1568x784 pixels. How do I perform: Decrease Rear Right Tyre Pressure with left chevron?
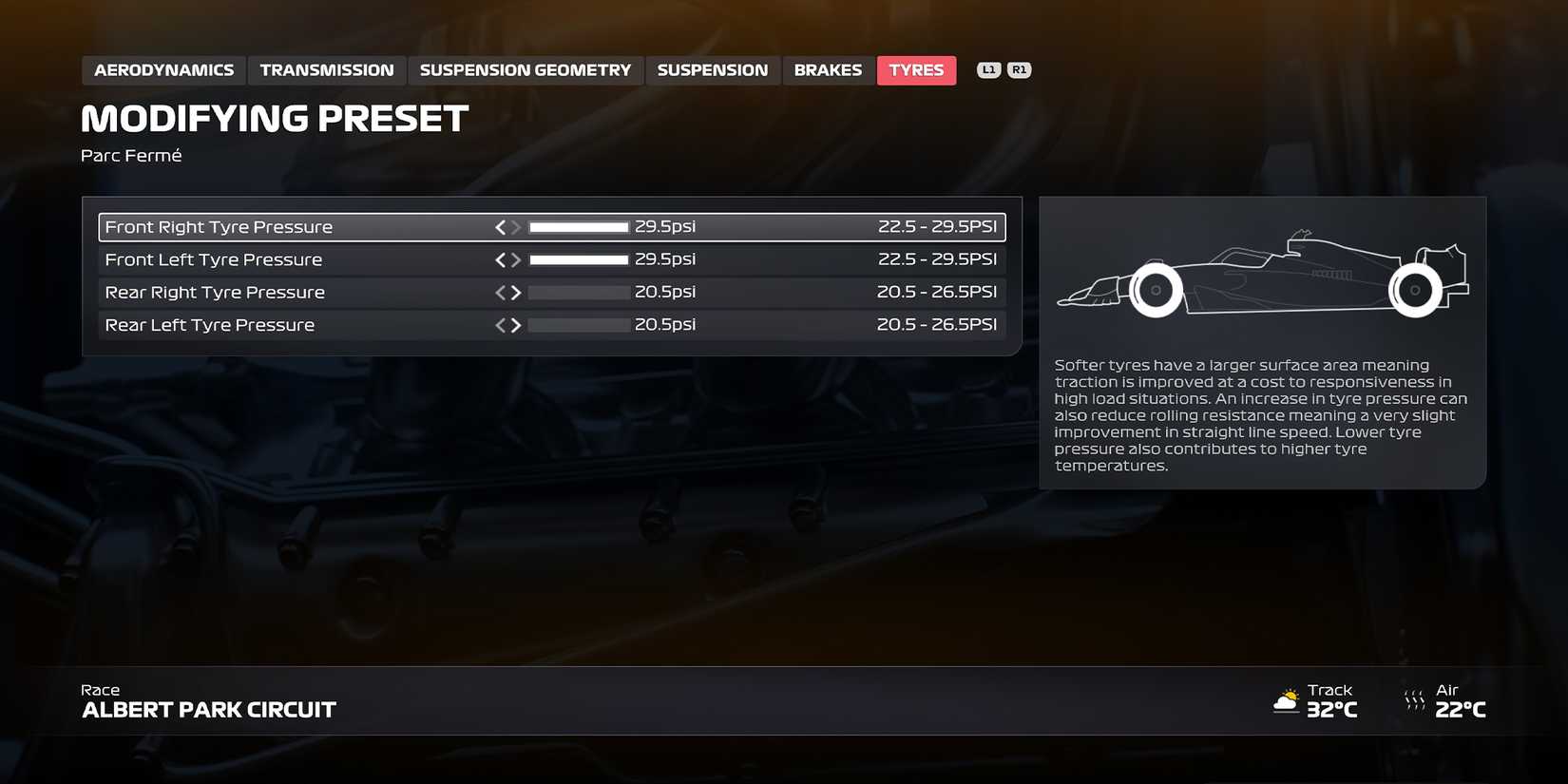(x=502, y=292)
